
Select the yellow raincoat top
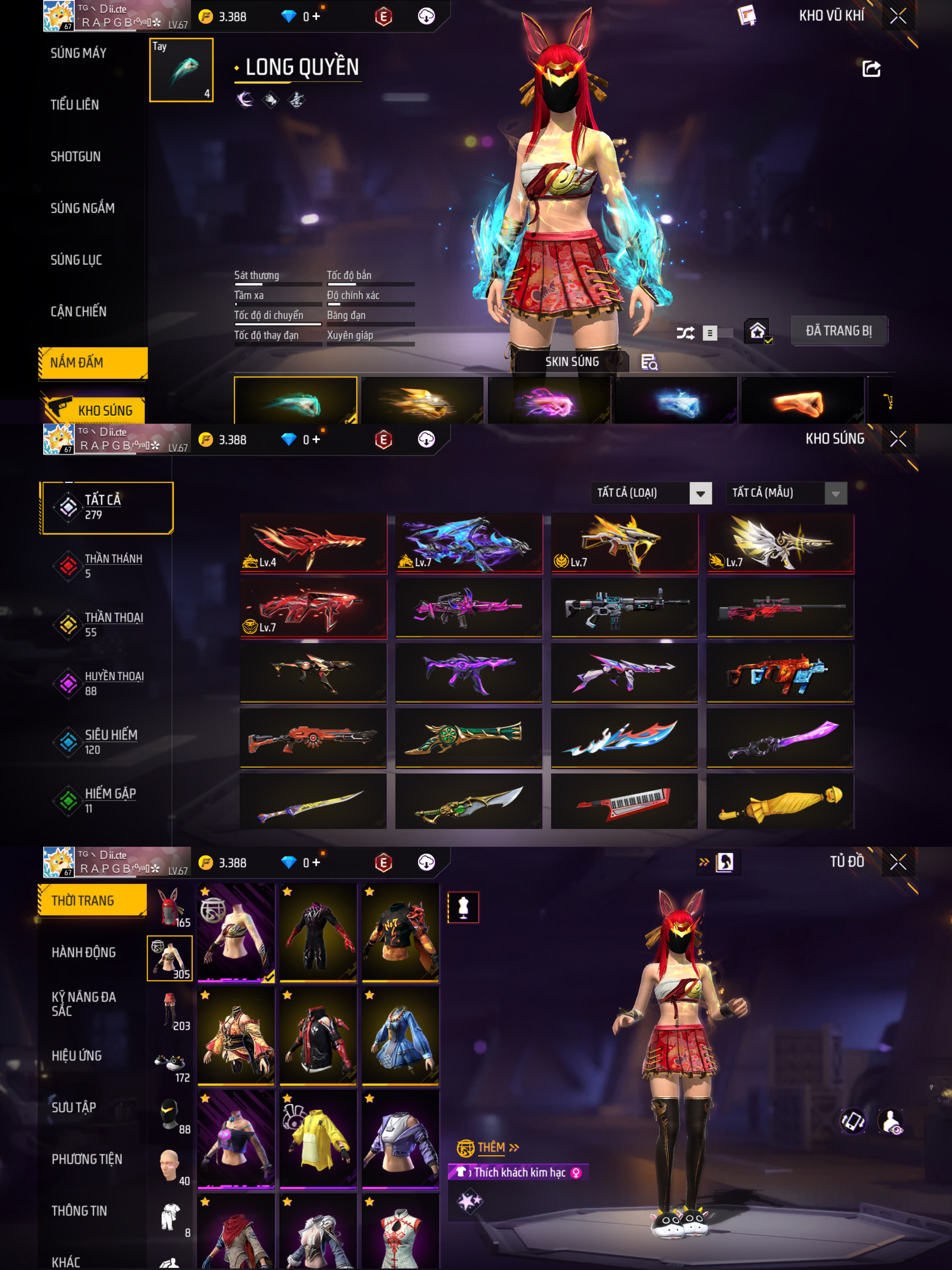(318, 1139)
